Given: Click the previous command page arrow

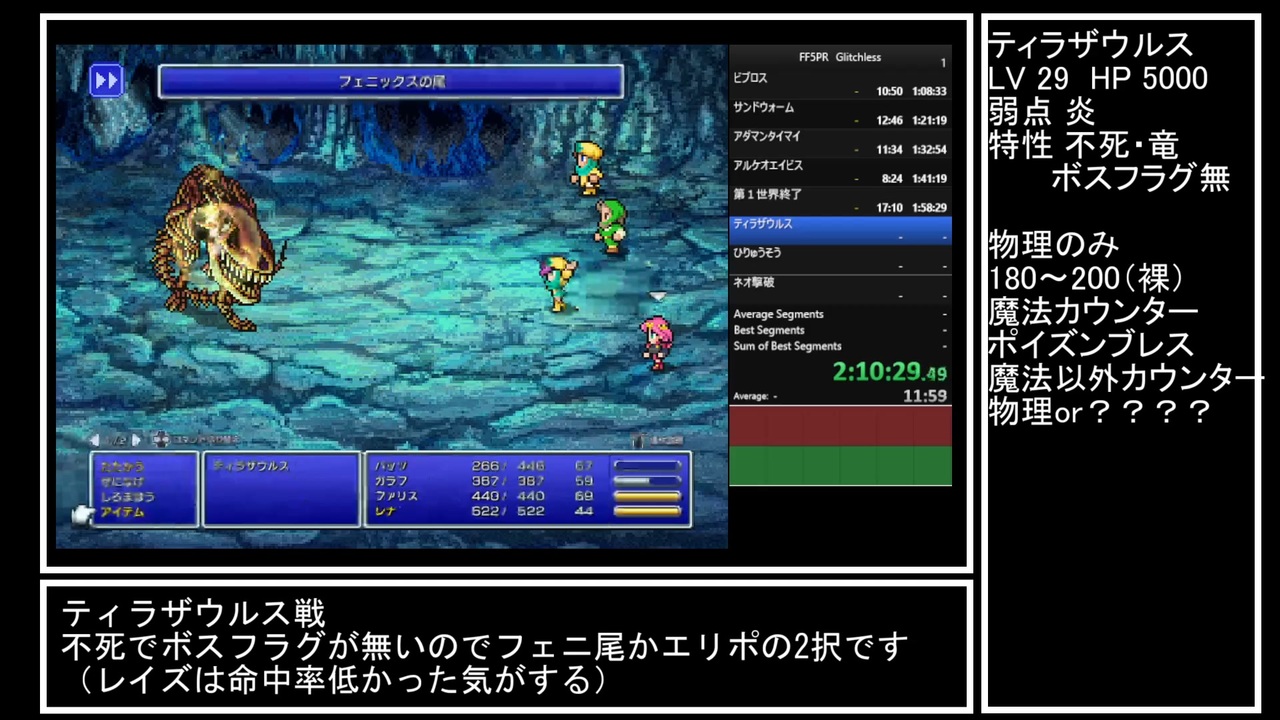Looking at the screenshot, I should tap(95, 439).
